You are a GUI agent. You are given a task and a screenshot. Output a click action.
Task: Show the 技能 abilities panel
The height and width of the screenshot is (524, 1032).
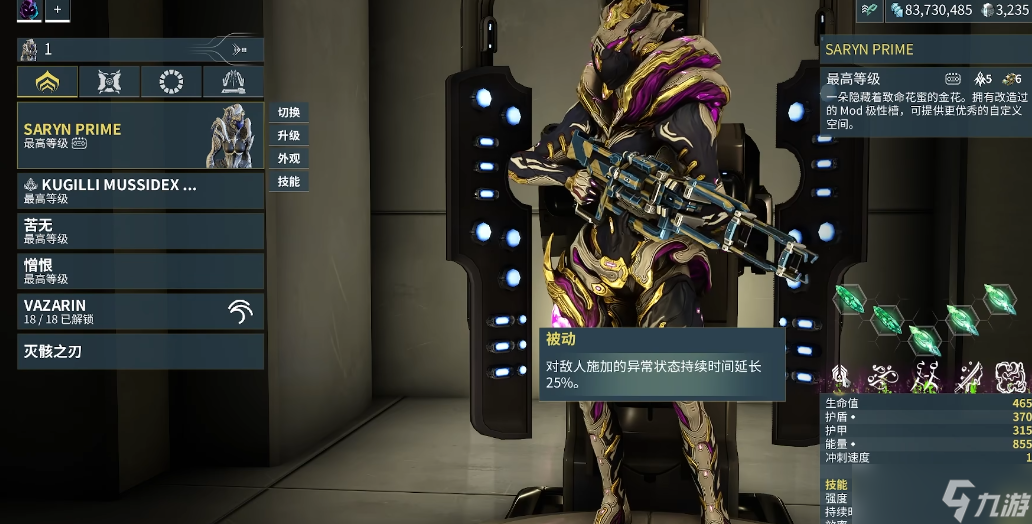pyautogui.click(x=289, y=181)
